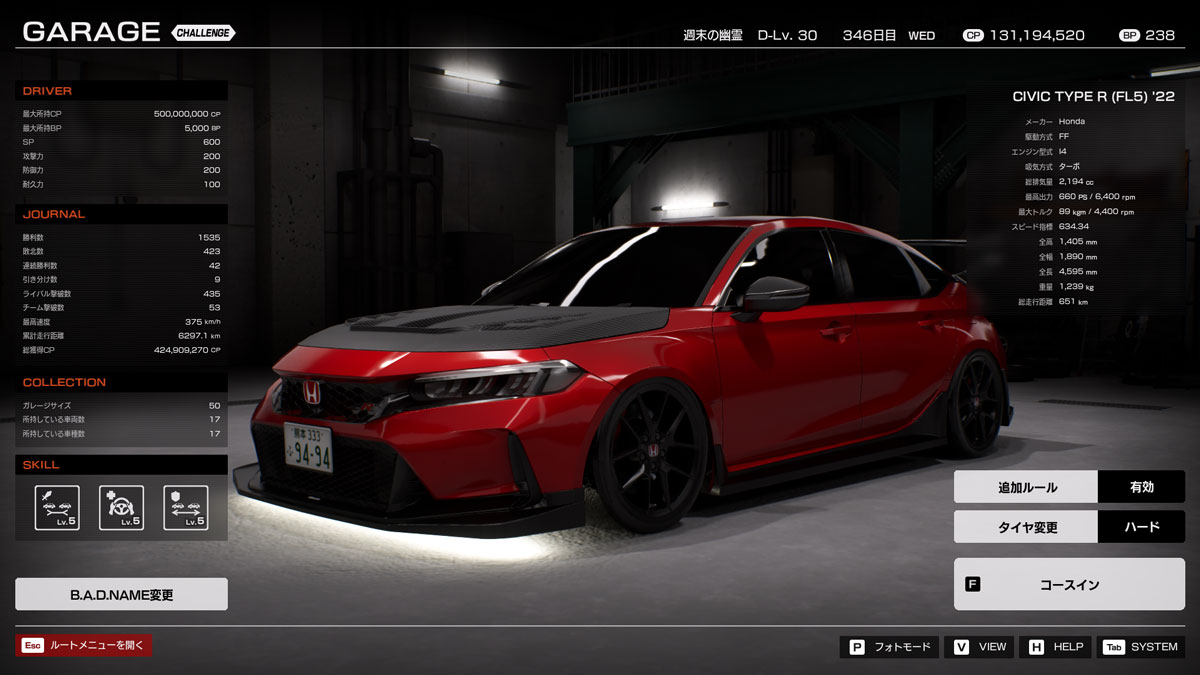Start driving with the コースイン button
1200x675 pixels.
(1068, 584)
